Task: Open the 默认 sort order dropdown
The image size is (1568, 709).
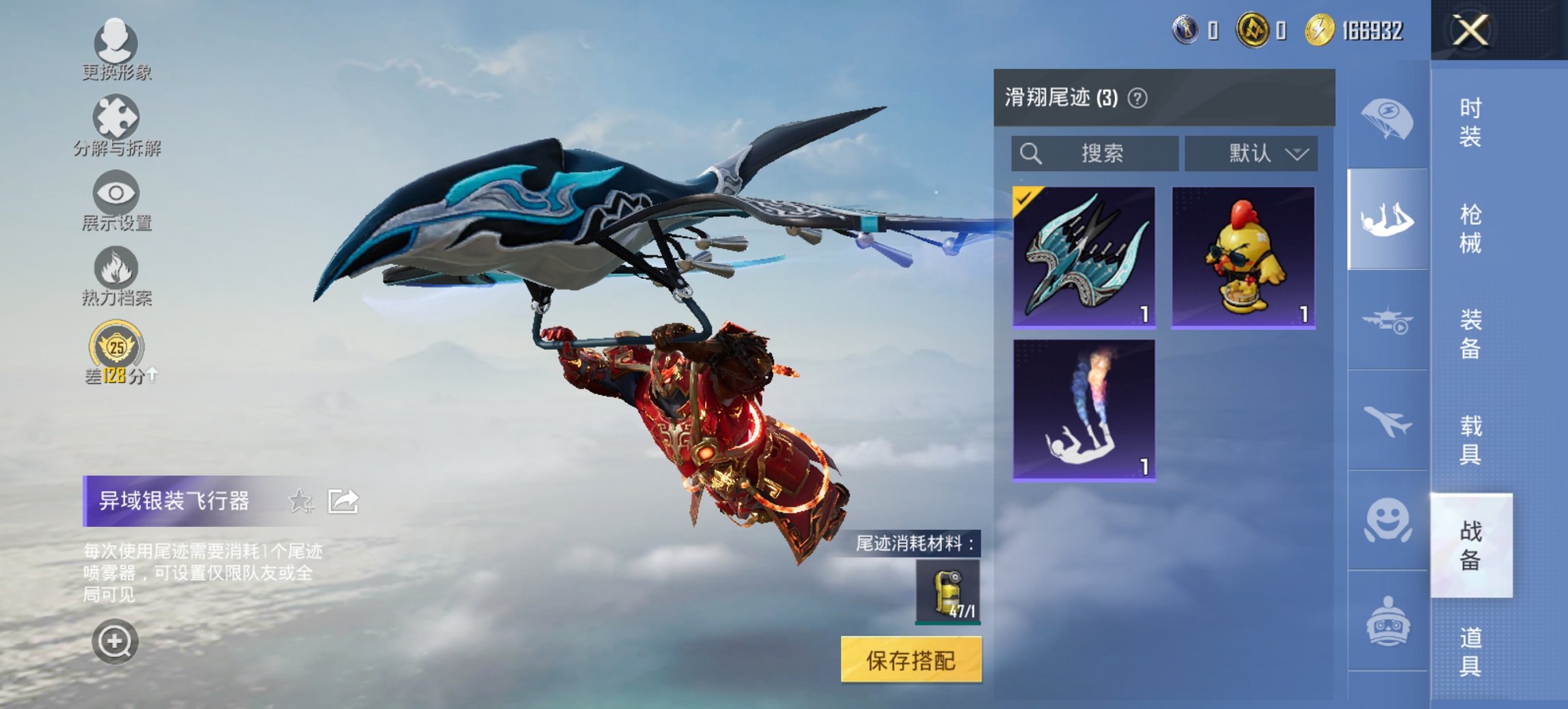Action: [1250, 154]
